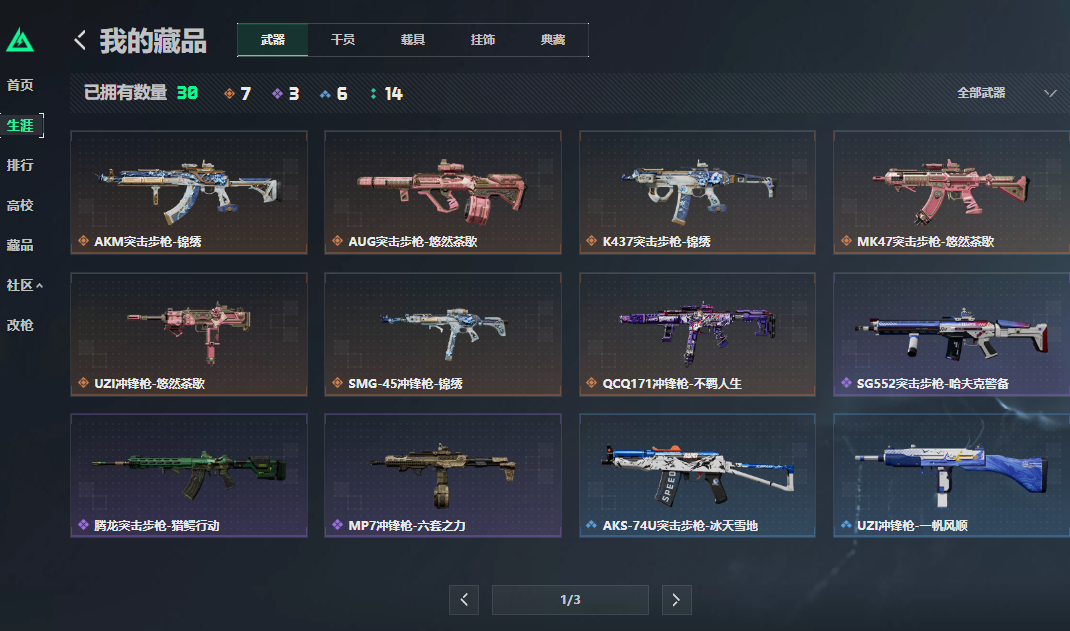
Task: View the QCQ171冲锋枪-不羁人生 skin
Action: tap(697, 334)
